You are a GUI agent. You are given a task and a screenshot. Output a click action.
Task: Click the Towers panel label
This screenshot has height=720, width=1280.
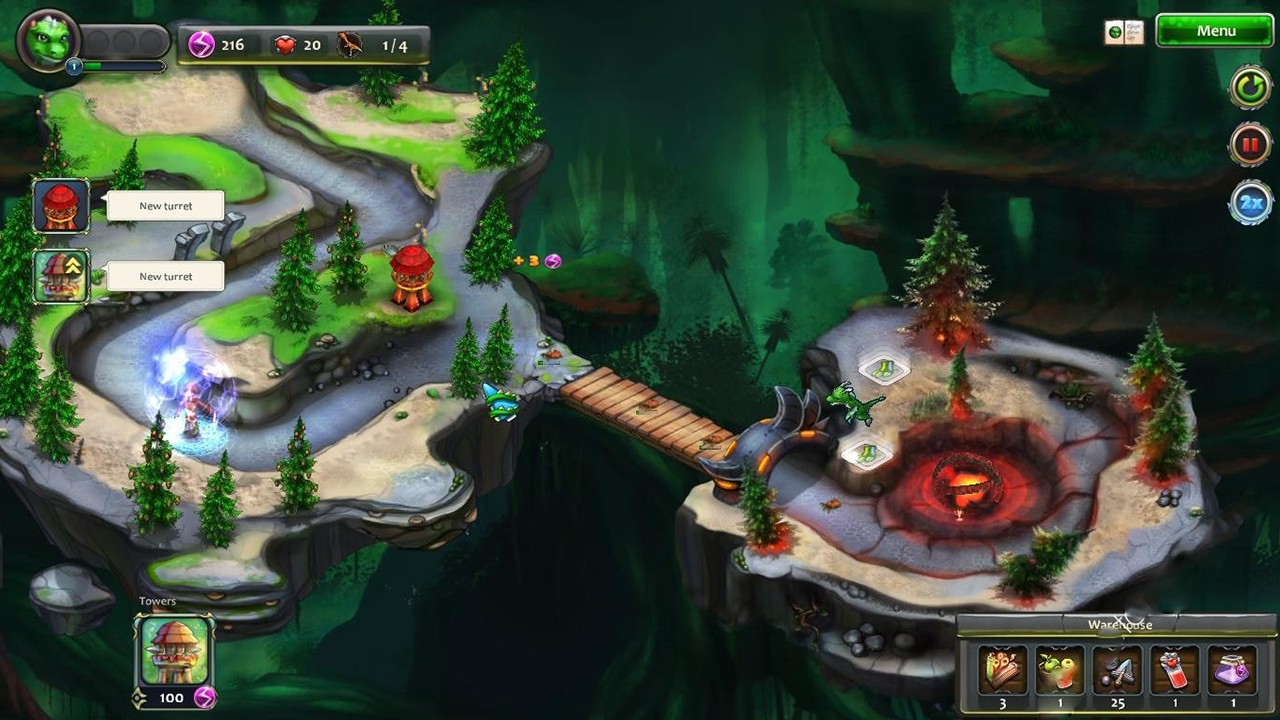pyautogui.click(x=157, y=600)
